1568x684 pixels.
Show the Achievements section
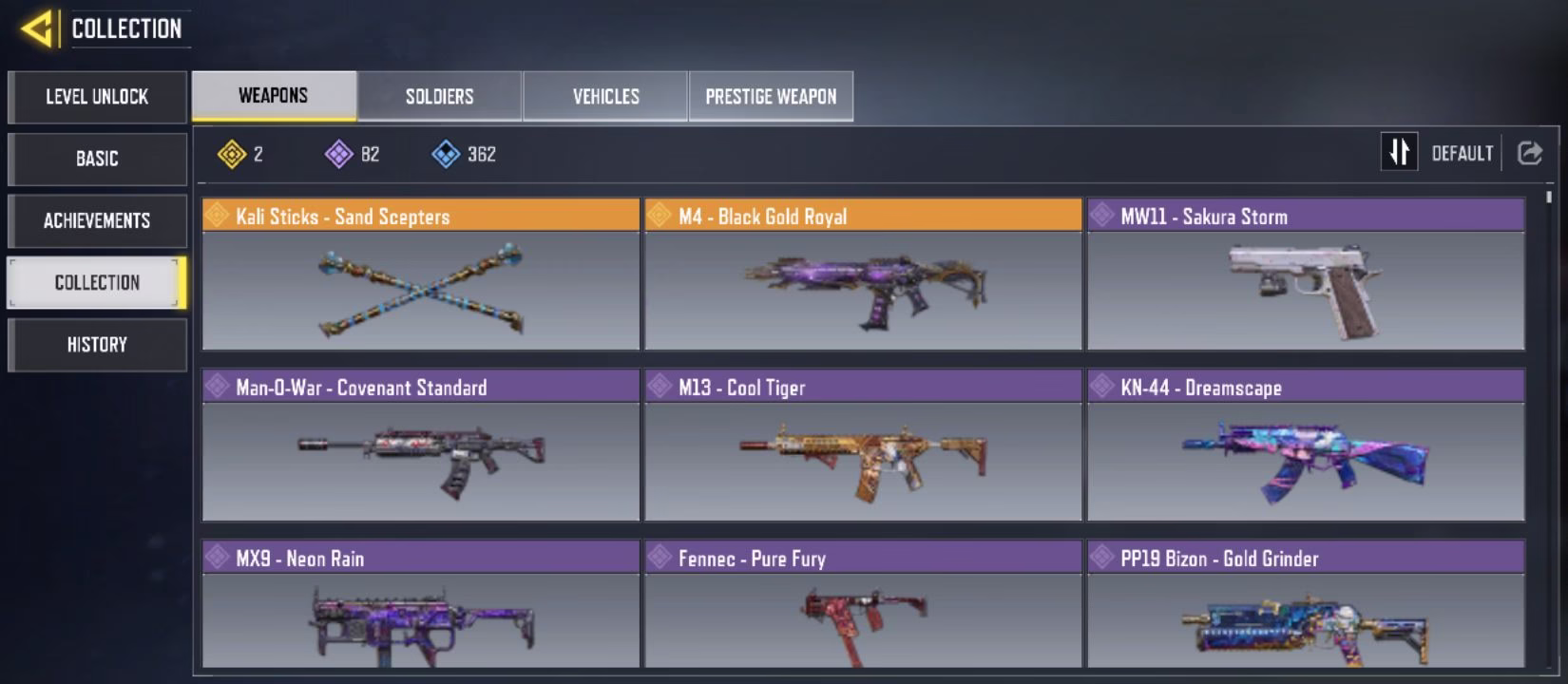tap(97, 220)
